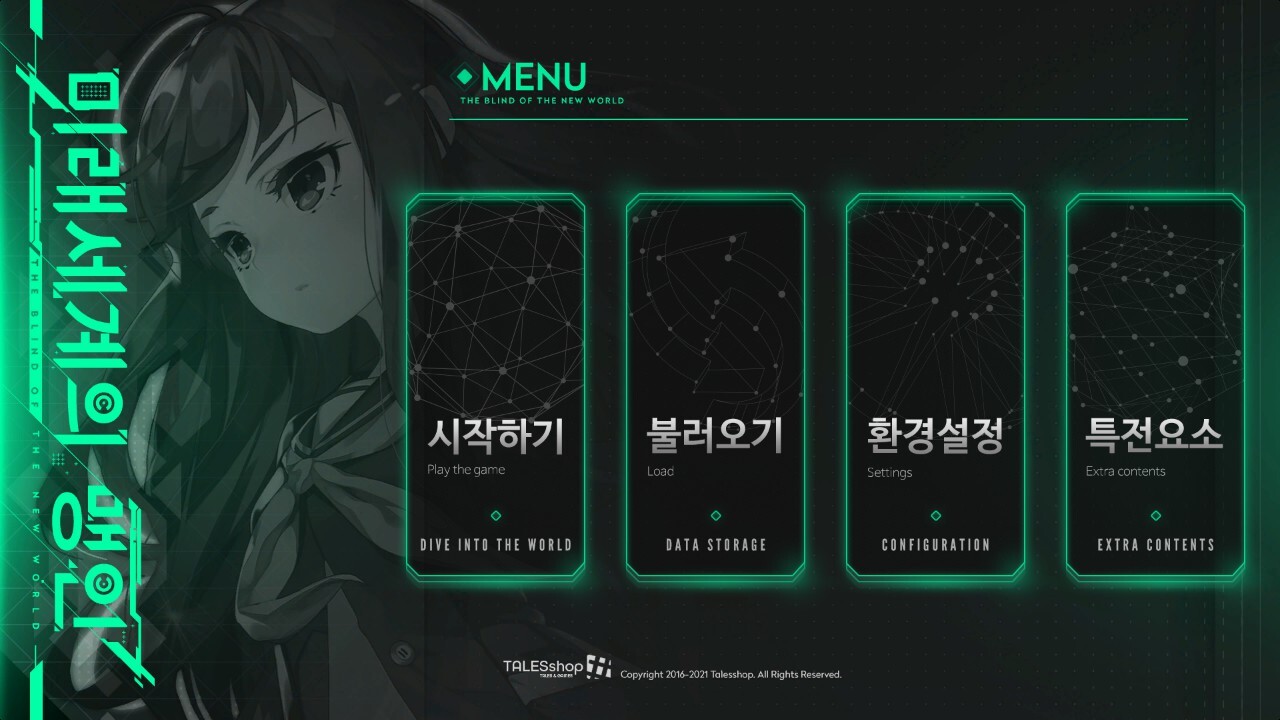This screenshot has width=1280, height=720.
Task: Click the diamond icon on the 시작하기 card
Action: pos(494,516)
